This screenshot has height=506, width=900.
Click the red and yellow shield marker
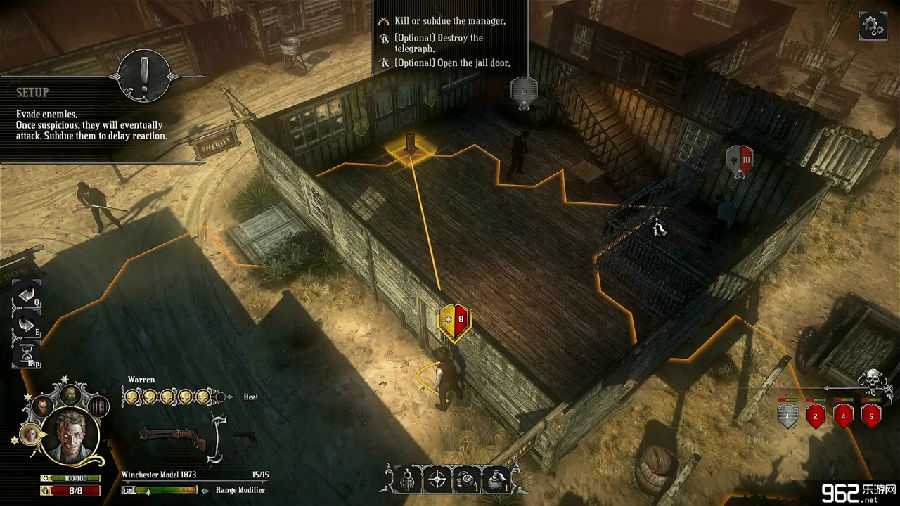453,320
